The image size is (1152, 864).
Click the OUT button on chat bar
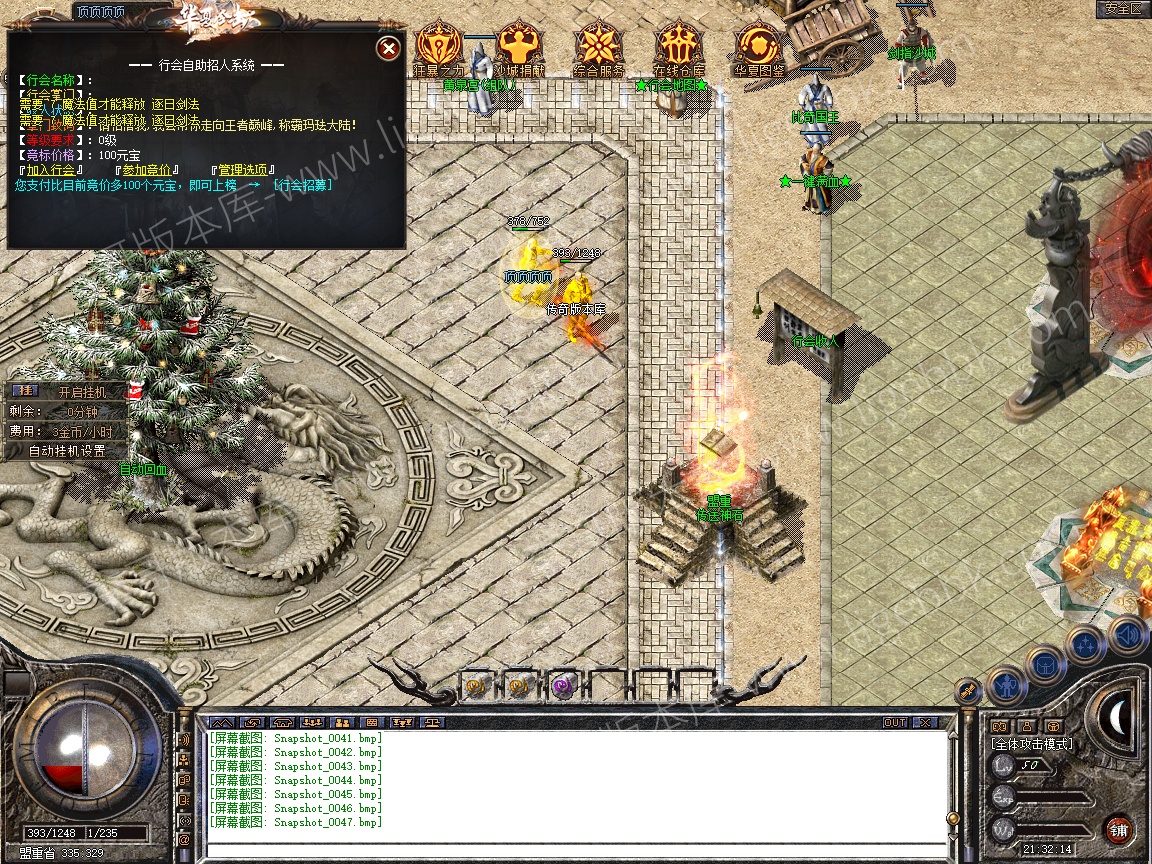[894, 722]
